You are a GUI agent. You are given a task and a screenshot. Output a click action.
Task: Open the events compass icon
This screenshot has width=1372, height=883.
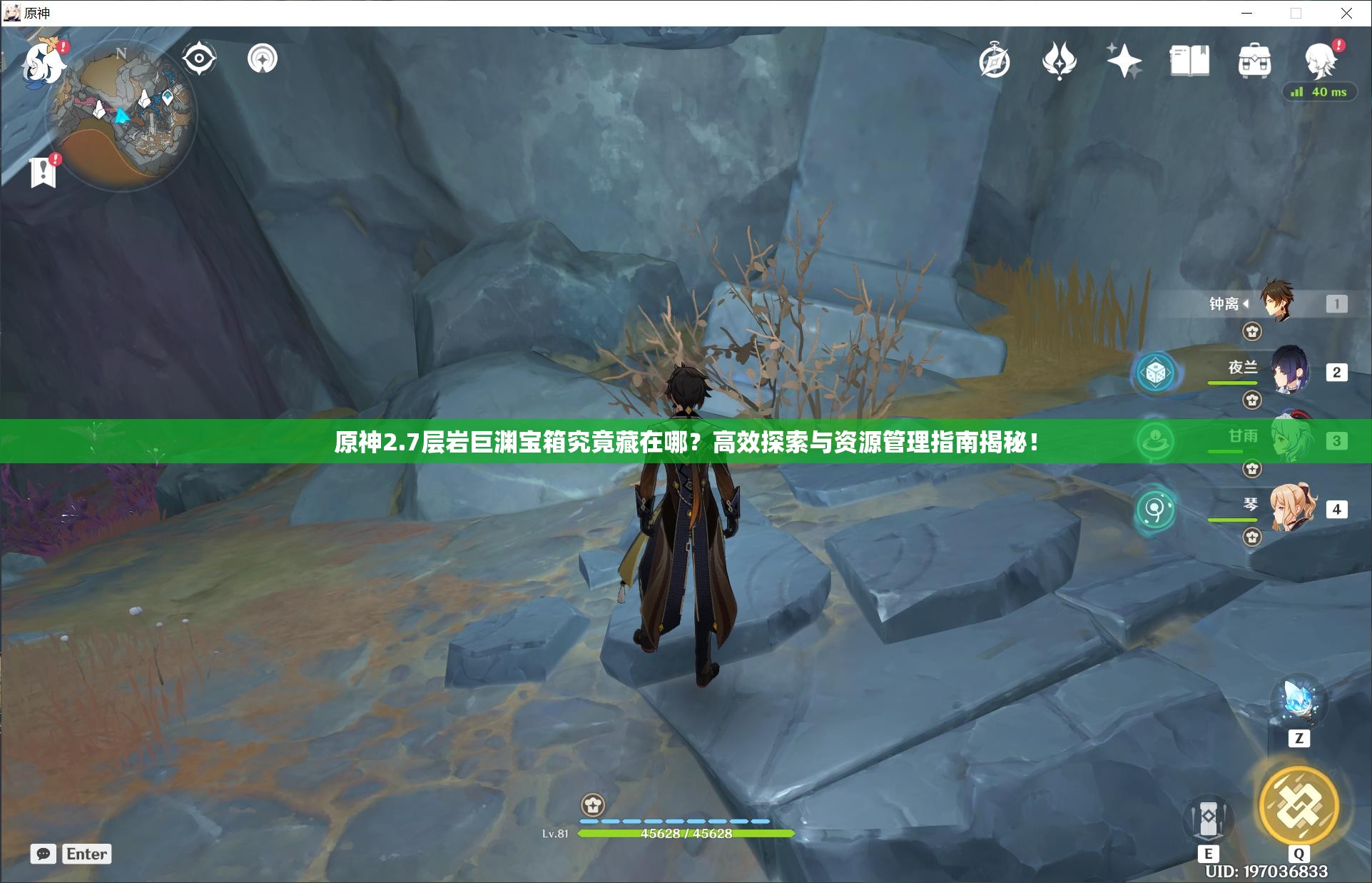pyautogui.click(x=995, y=61)
